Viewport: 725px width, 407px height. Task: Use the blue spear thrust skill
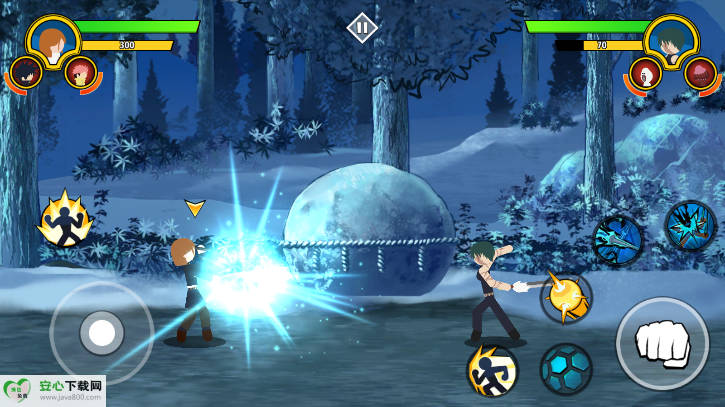617,241
